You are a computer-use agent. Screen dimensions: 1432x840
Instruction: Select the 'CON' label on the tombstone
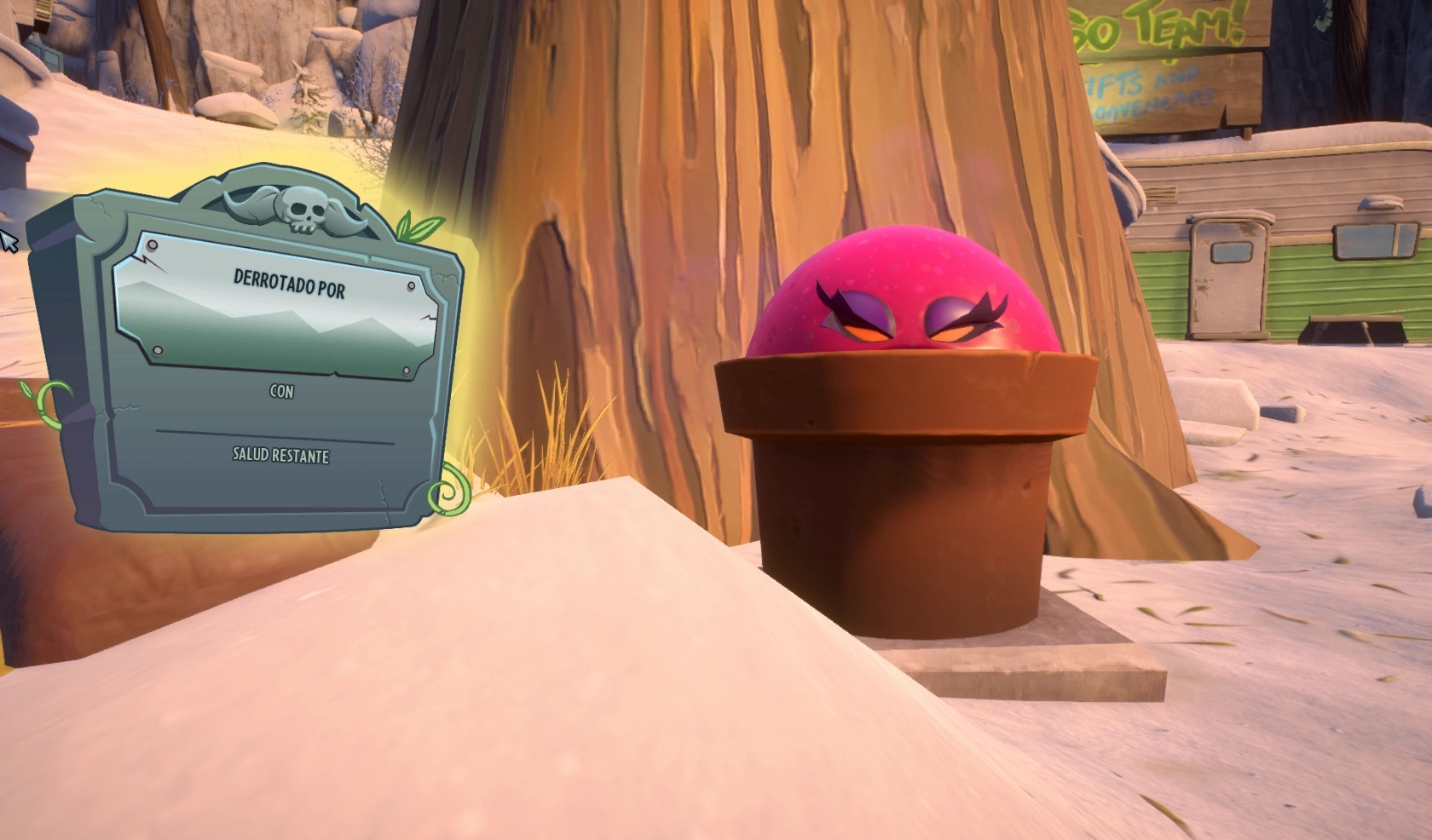pos(281,392)
